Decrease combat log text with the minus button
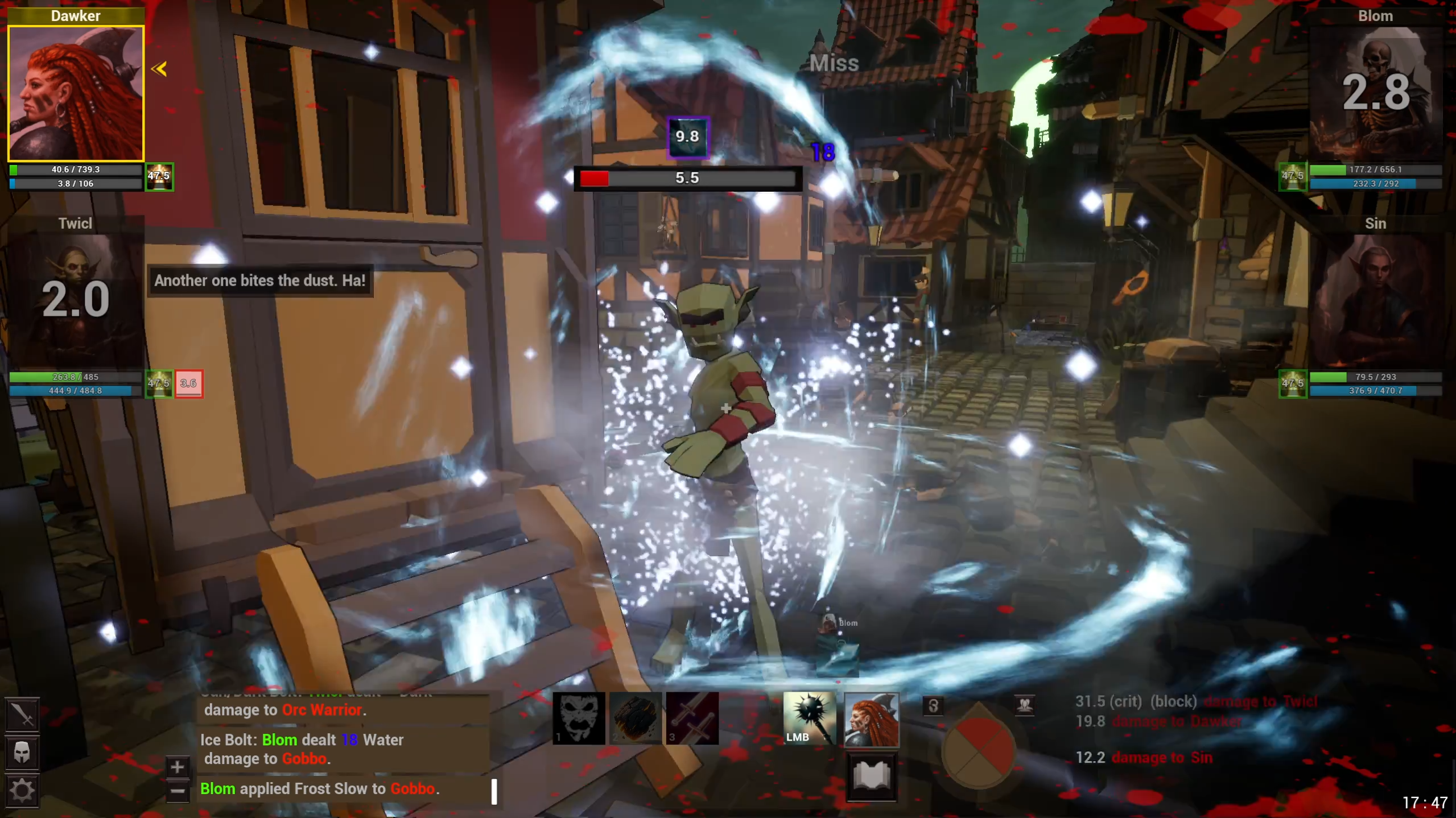The image size is (1456, 818). coord(177,791)
